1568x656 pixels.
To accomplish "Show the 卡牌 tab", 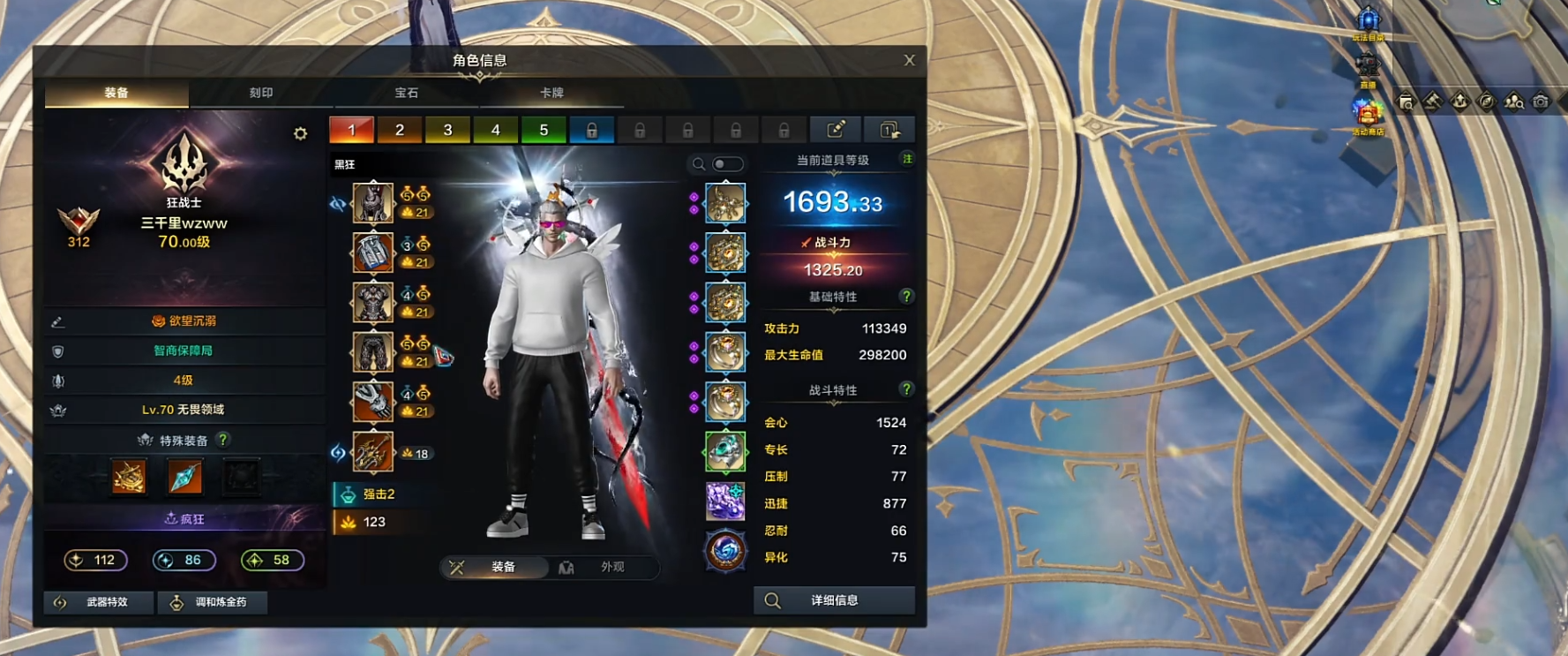I will [x=551, y=93].
